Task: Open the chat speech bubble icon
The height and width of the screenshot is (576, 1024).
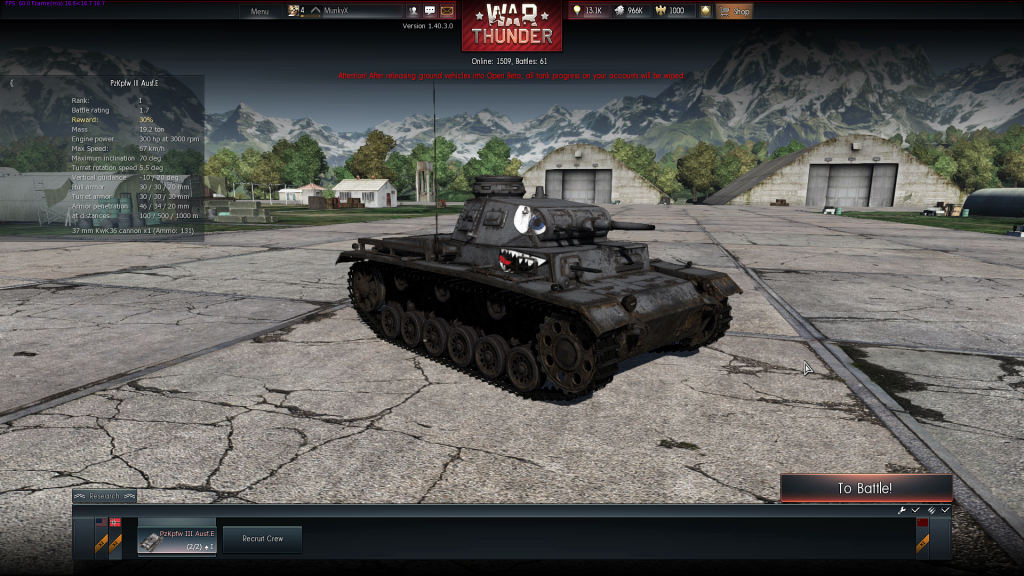Action: point(430,11)
